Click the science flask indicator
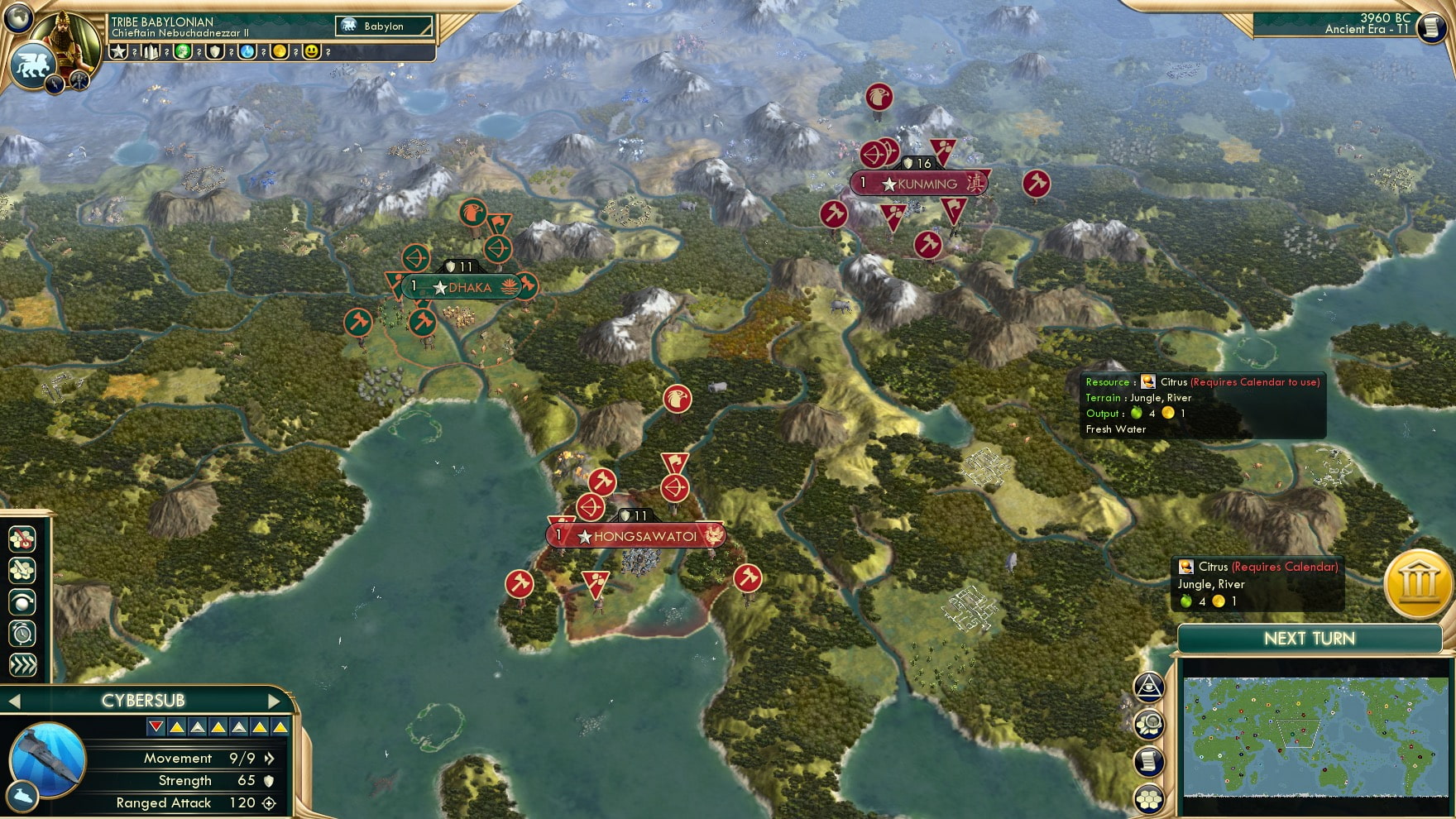Image resolution: width=1456 pixels, height=819 pixels. 247,51
